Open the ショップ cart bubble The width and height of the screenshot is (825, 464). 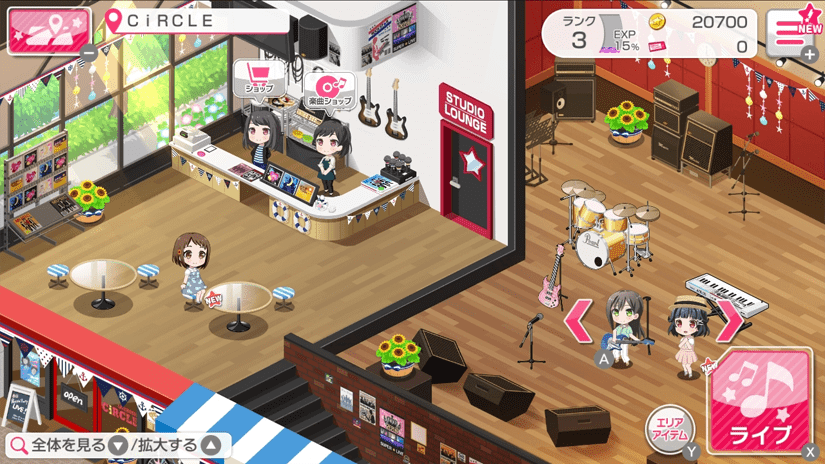259,78
